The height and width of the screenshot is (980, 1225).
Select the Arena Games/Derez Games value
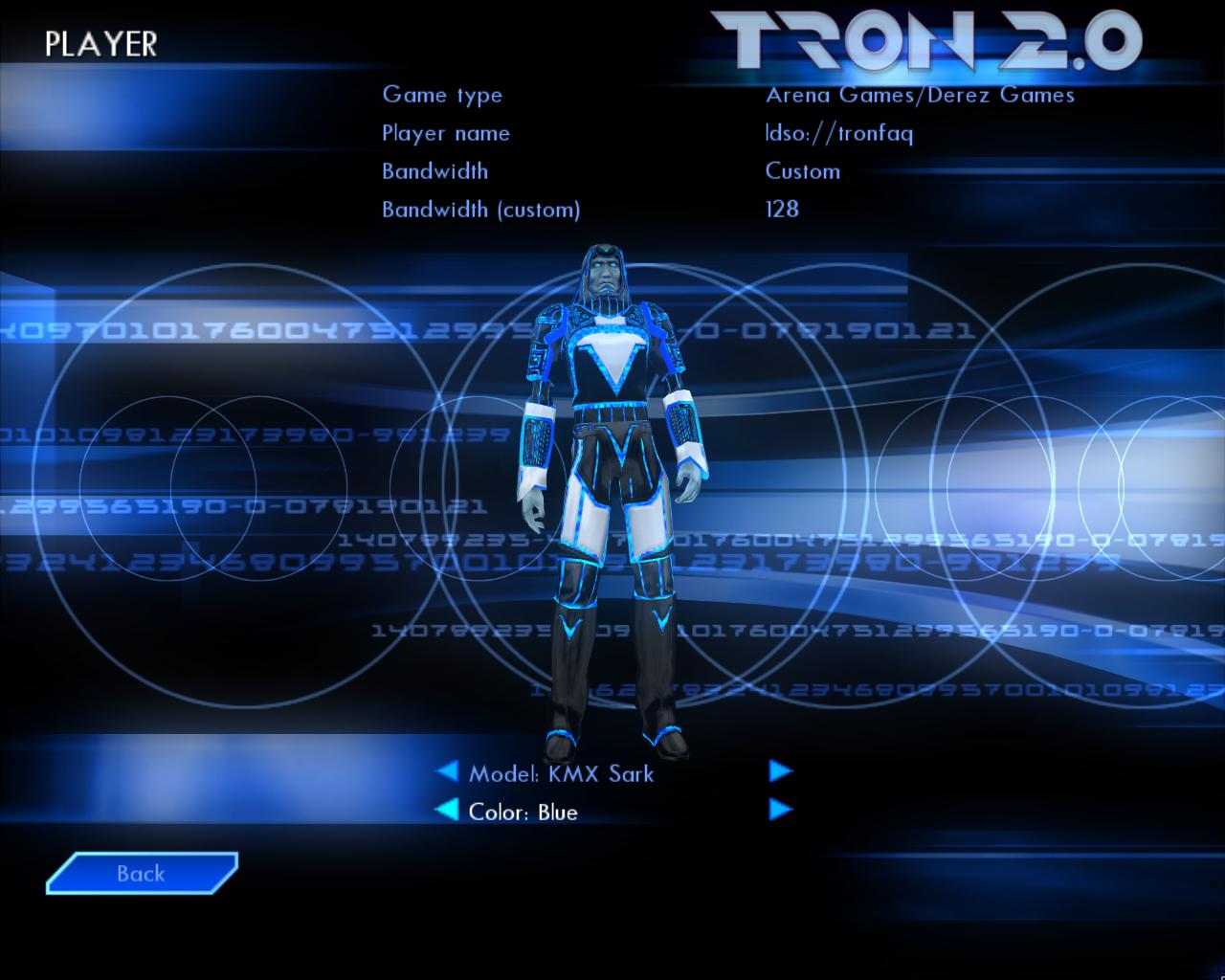(x=919, y=95)
